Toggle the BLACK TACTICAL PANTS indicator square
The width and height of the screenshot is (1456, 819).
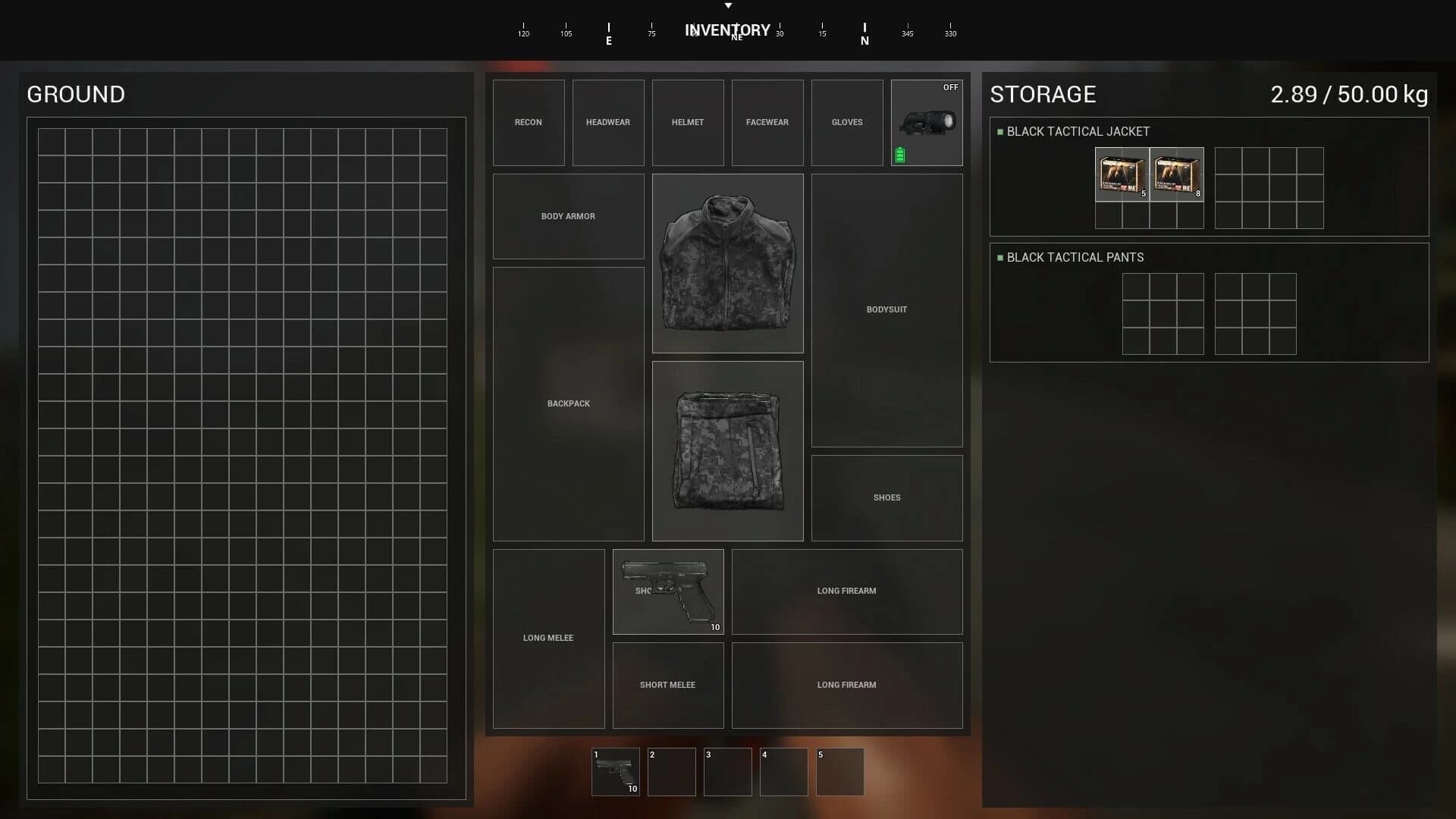pyautogui.click(x=999, y=257)
